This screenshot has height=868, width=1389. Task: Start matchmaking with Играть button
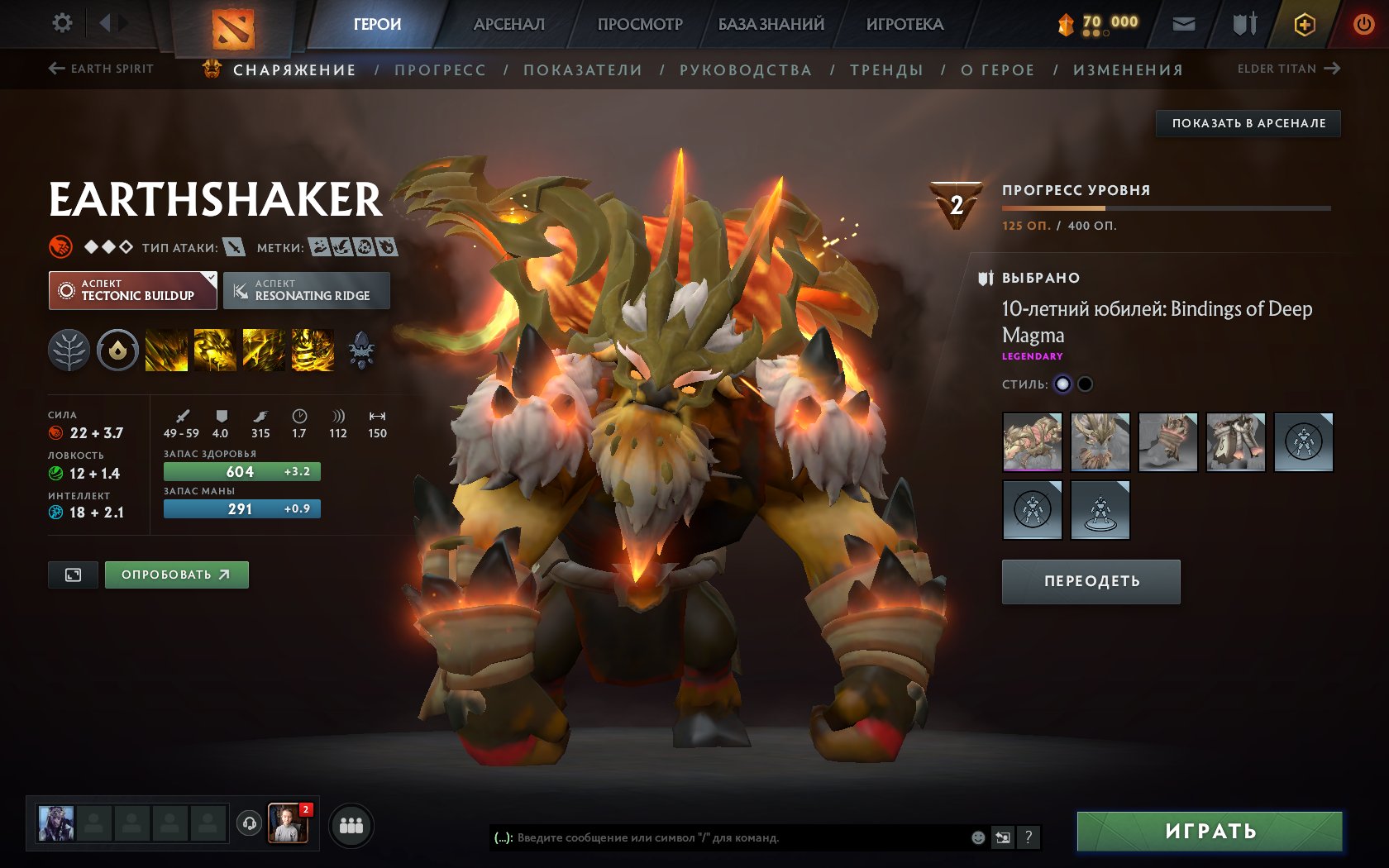point(1210,831)
